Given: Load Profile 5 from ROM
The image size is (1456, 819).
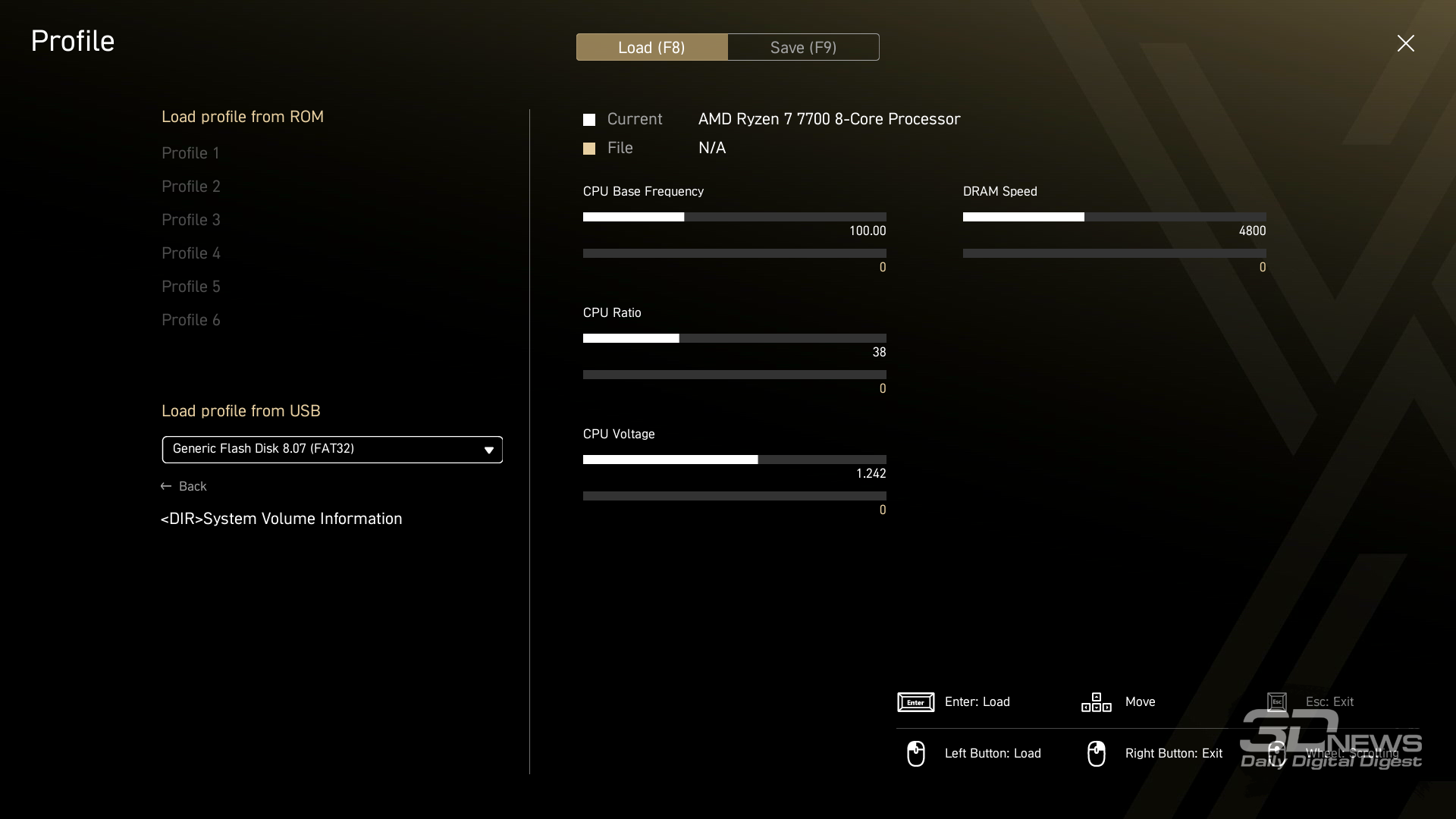Looking at the screenshot, I should click(x=190, y=287).
